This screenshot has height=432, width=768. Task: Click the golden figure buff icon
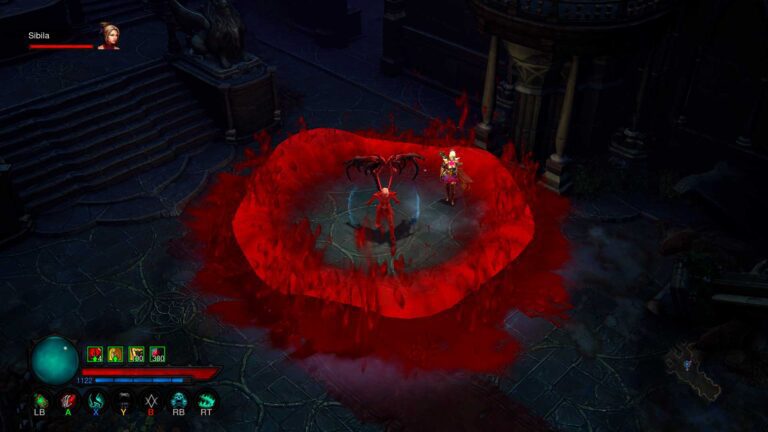(116, 354)
